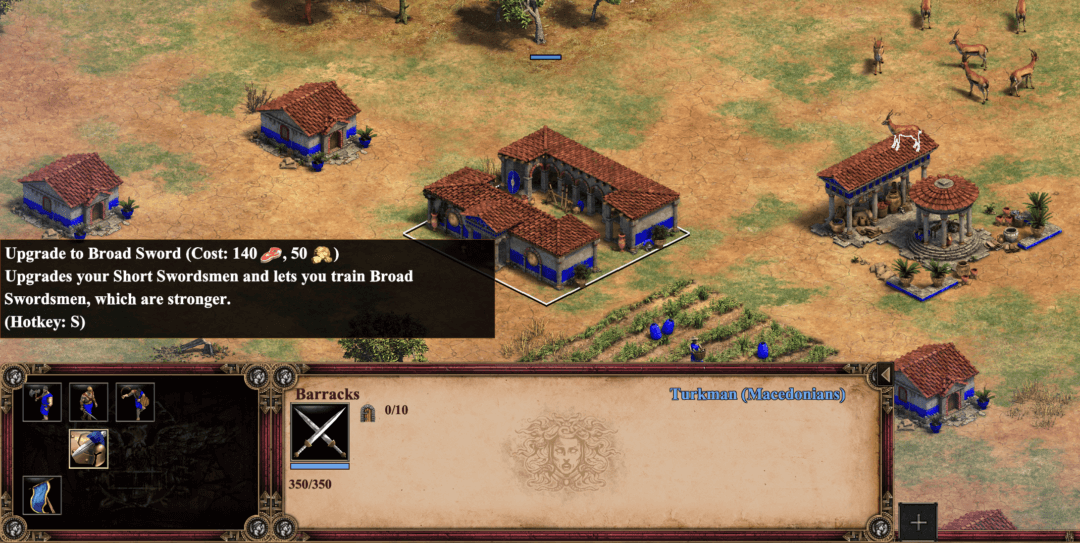Image resolution: width=1080 pixels, height=543 pixels.
Task: Click the Barracks crossed swords portrait
Action: tap(320, 433)
